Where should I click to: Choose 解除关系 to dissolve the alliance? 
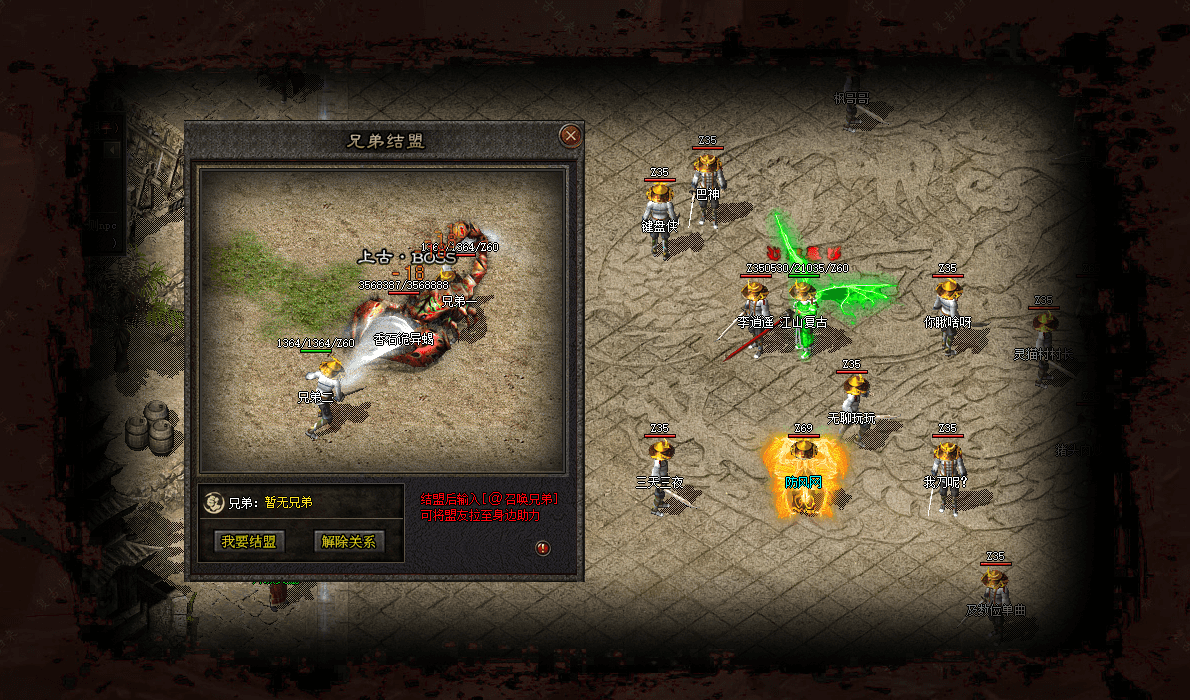tap(348, 542)
